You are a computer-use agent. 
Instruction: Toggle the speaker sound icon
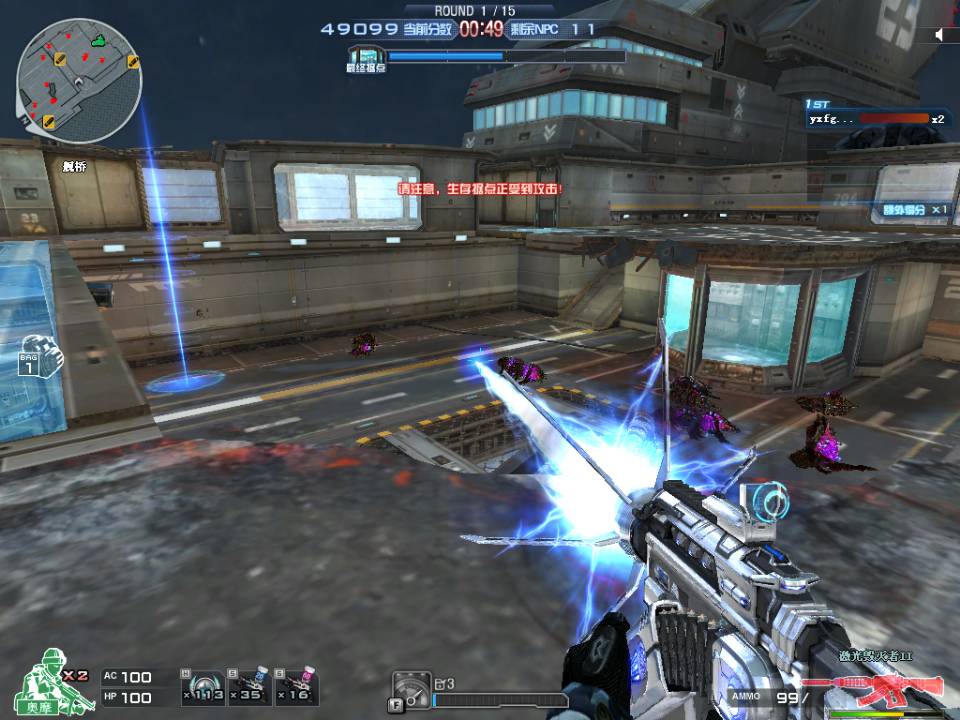[941, 35]
